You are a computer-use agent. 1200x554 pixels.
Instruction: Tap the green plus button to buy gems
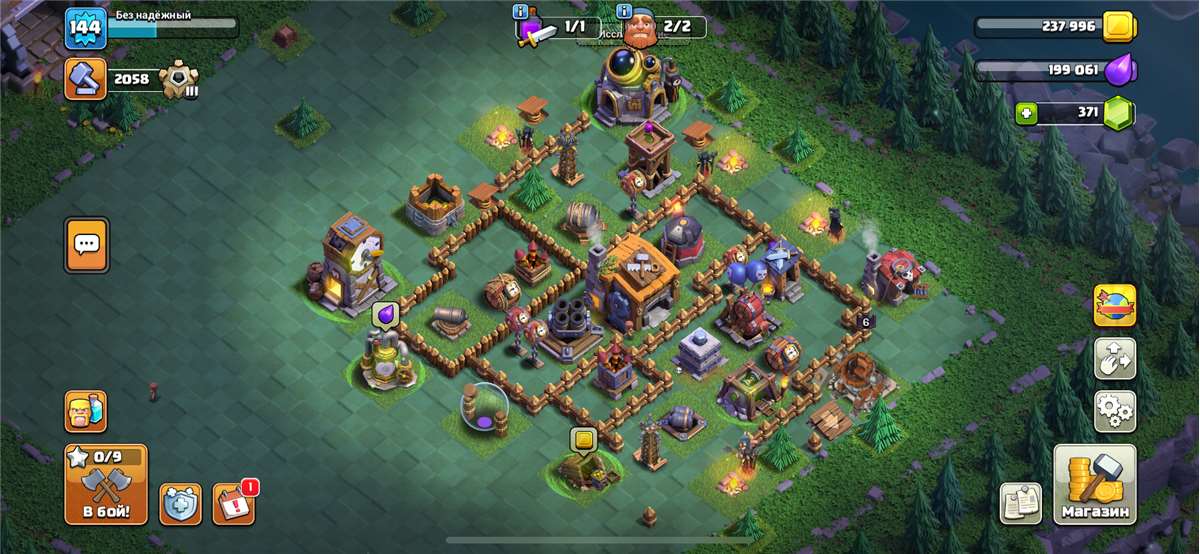tap(1024, 113)
